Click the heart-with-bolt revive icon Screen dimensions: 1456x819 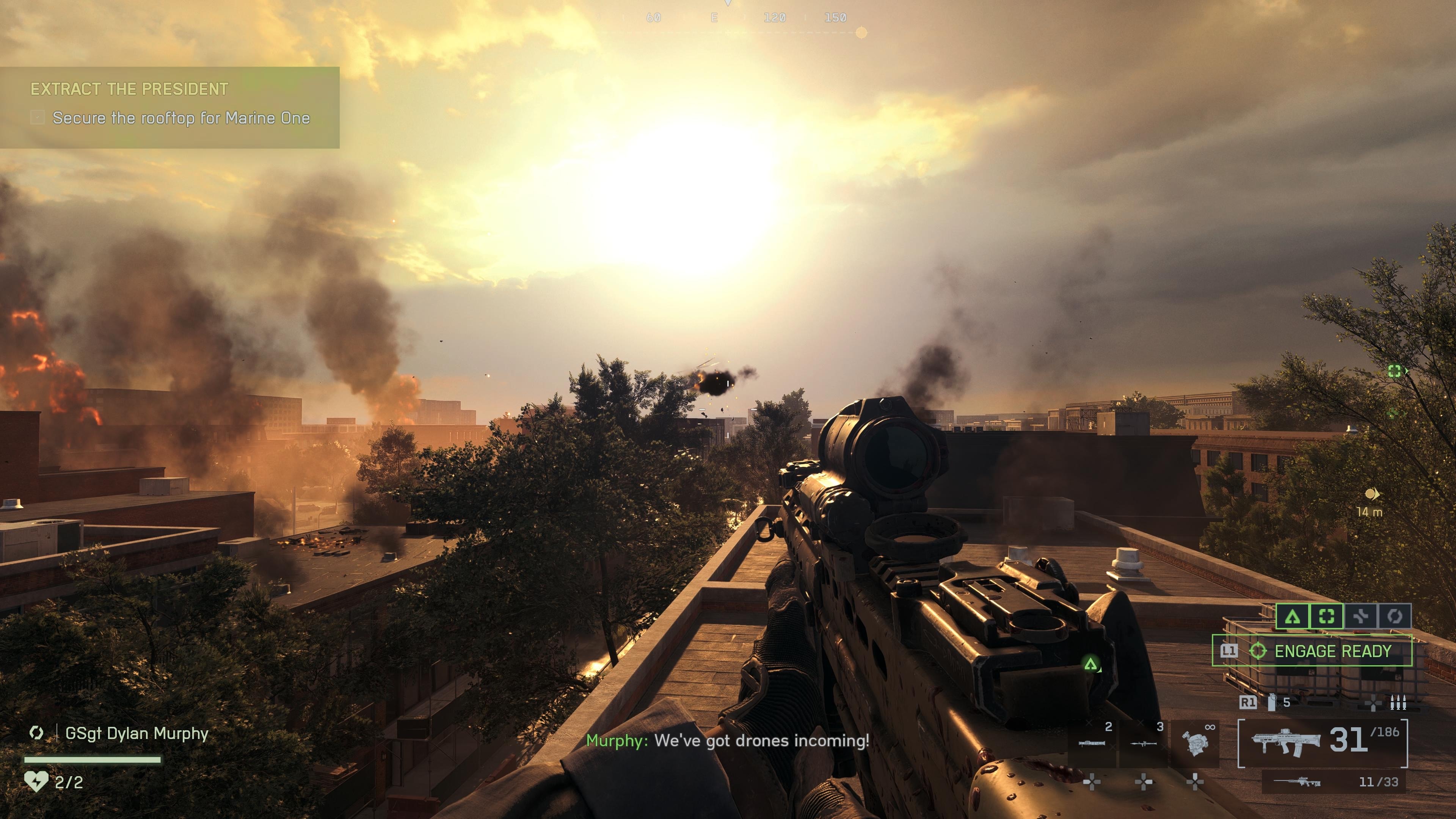tap(36, 782)
